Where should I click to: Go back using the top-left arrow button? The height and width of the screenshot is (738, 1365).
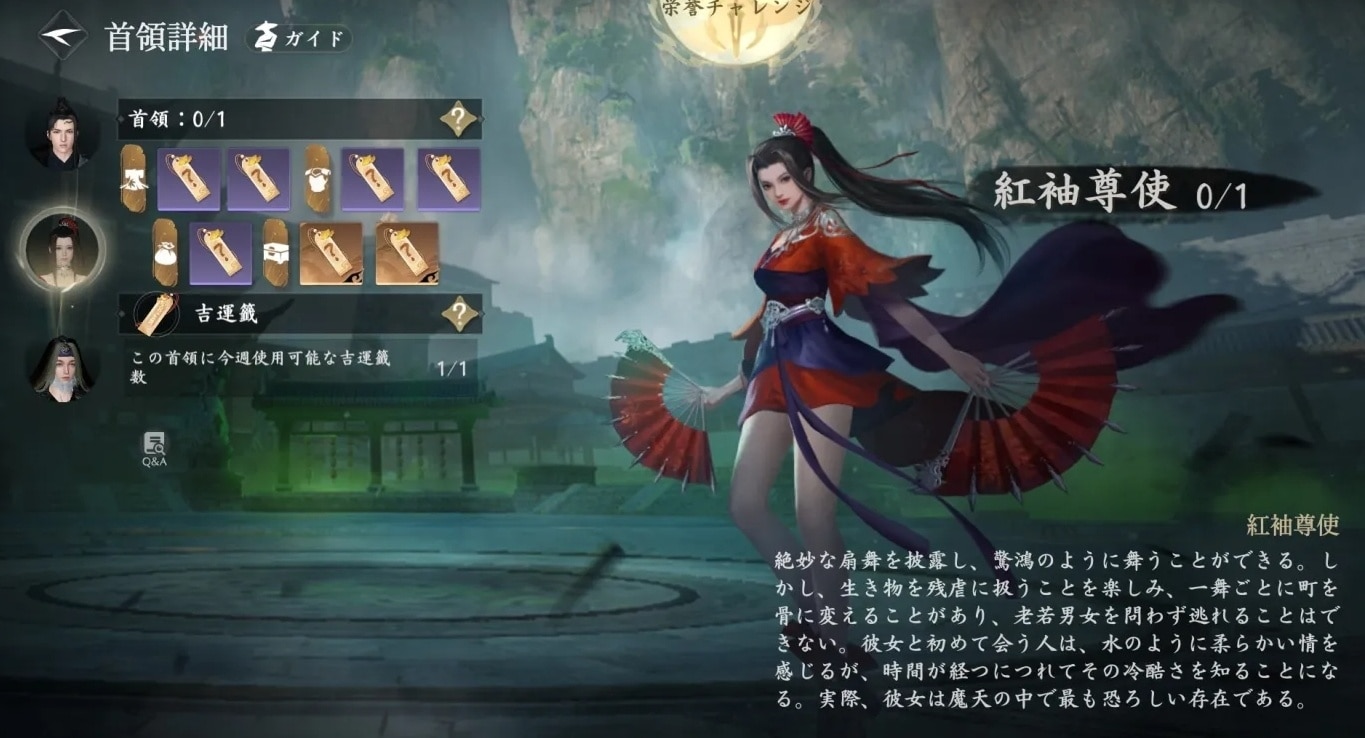(x=62, y=37)
